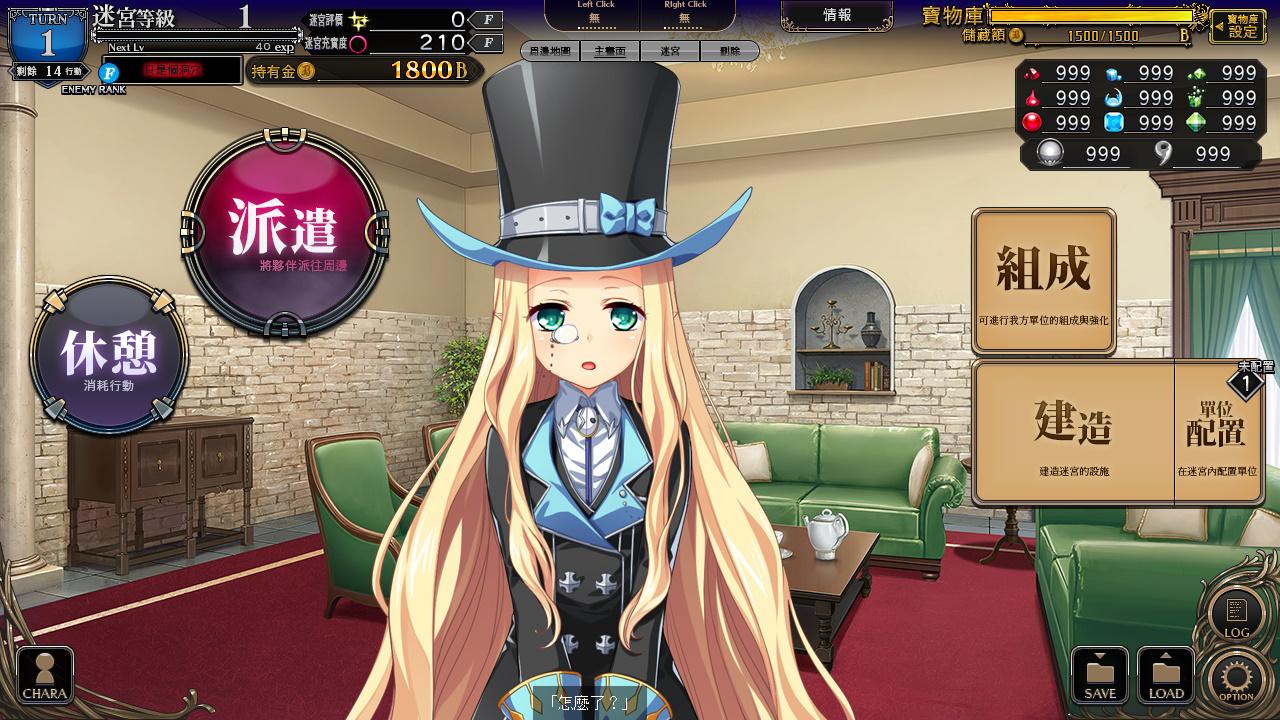
Task: Open the CHARA character screen
Action: point(45,675)
